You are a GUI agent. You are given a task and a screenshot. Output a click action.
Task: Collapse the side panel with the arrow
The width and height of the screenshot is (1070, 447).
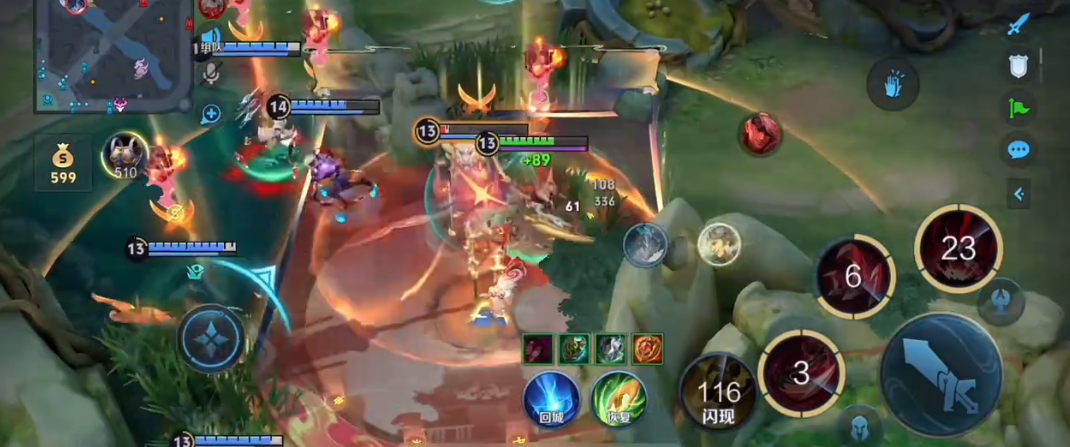1018,194
